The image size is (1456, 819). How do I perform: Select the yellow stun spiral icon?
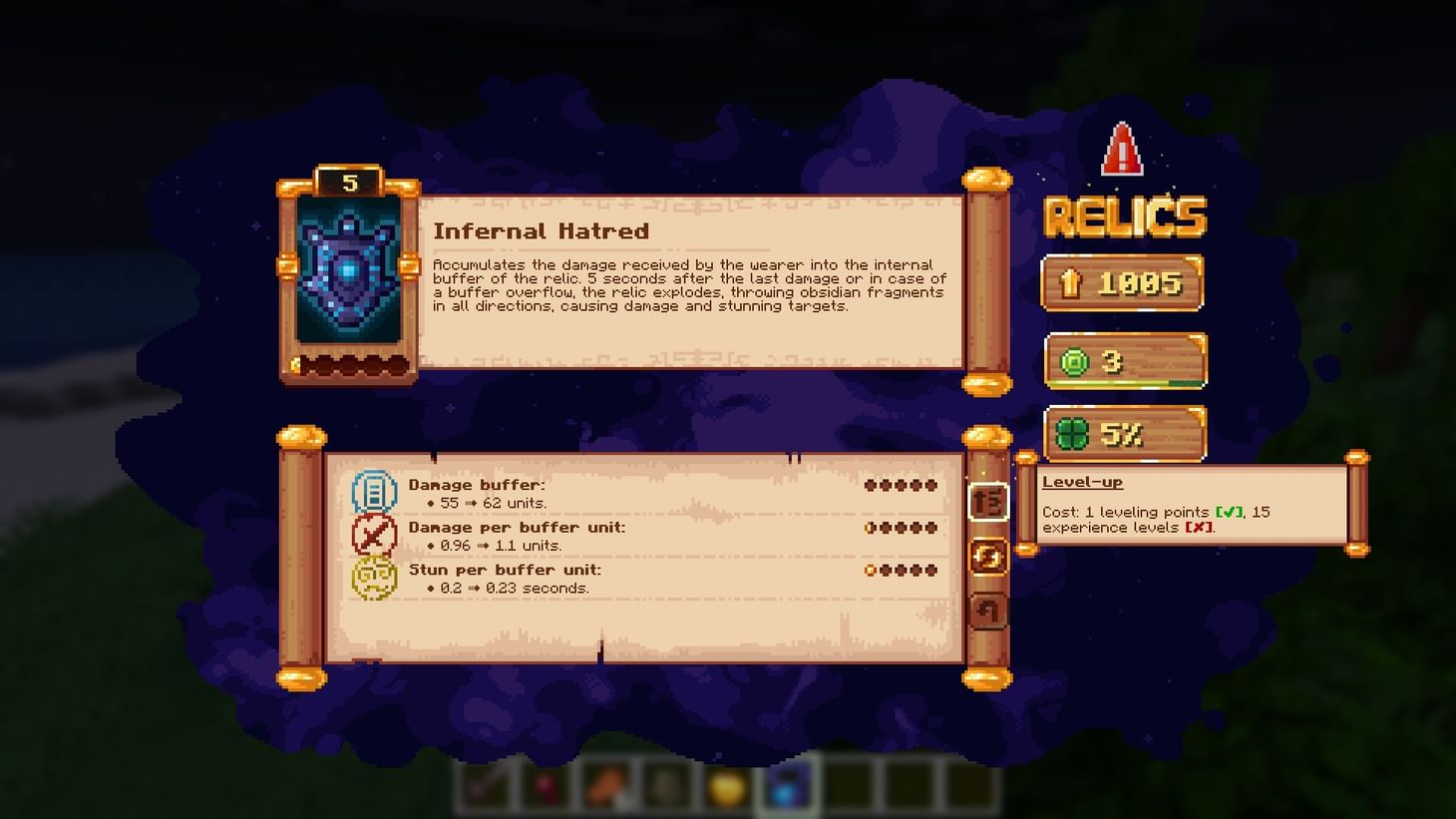coord(376,578)
